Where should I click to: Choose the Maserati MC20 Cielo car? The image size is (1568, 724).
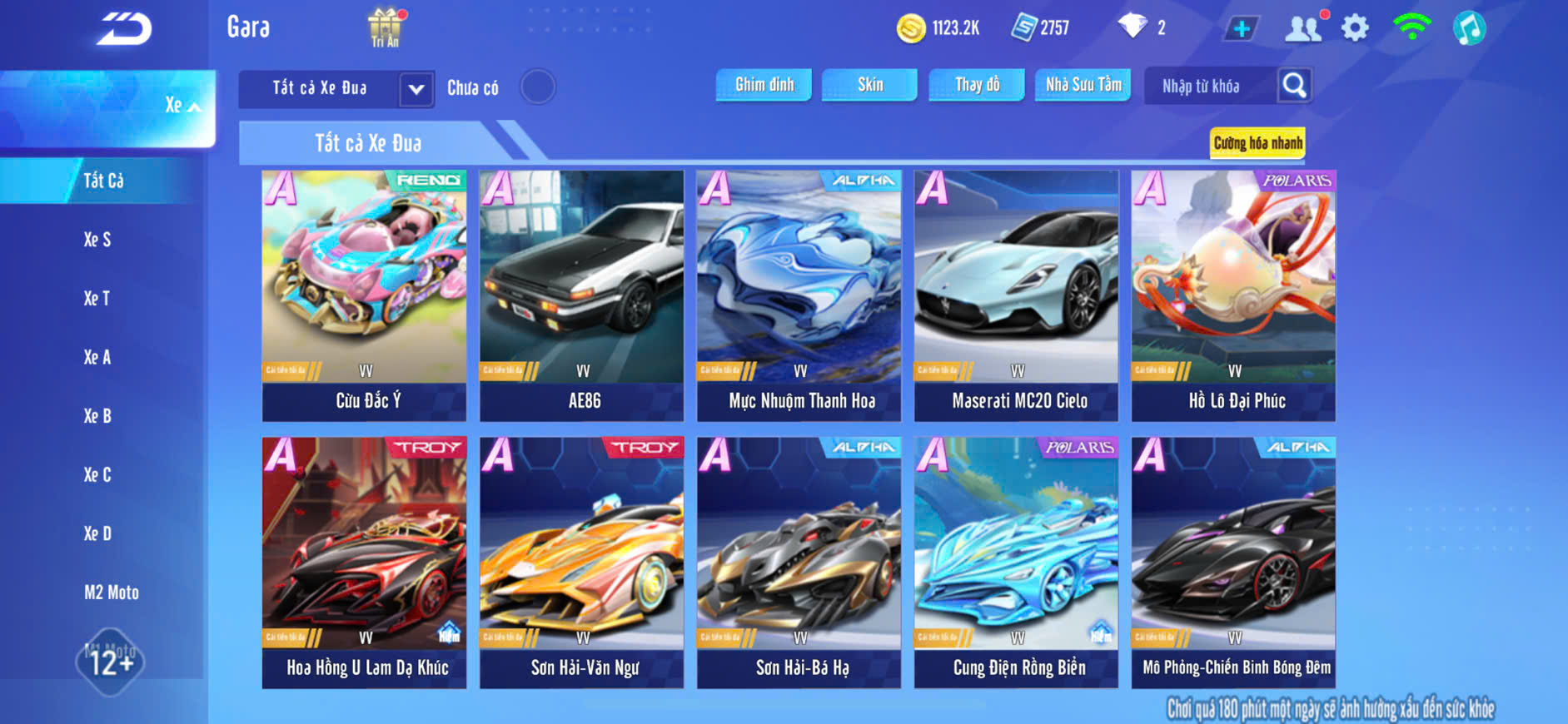(x=1016, y=295)
